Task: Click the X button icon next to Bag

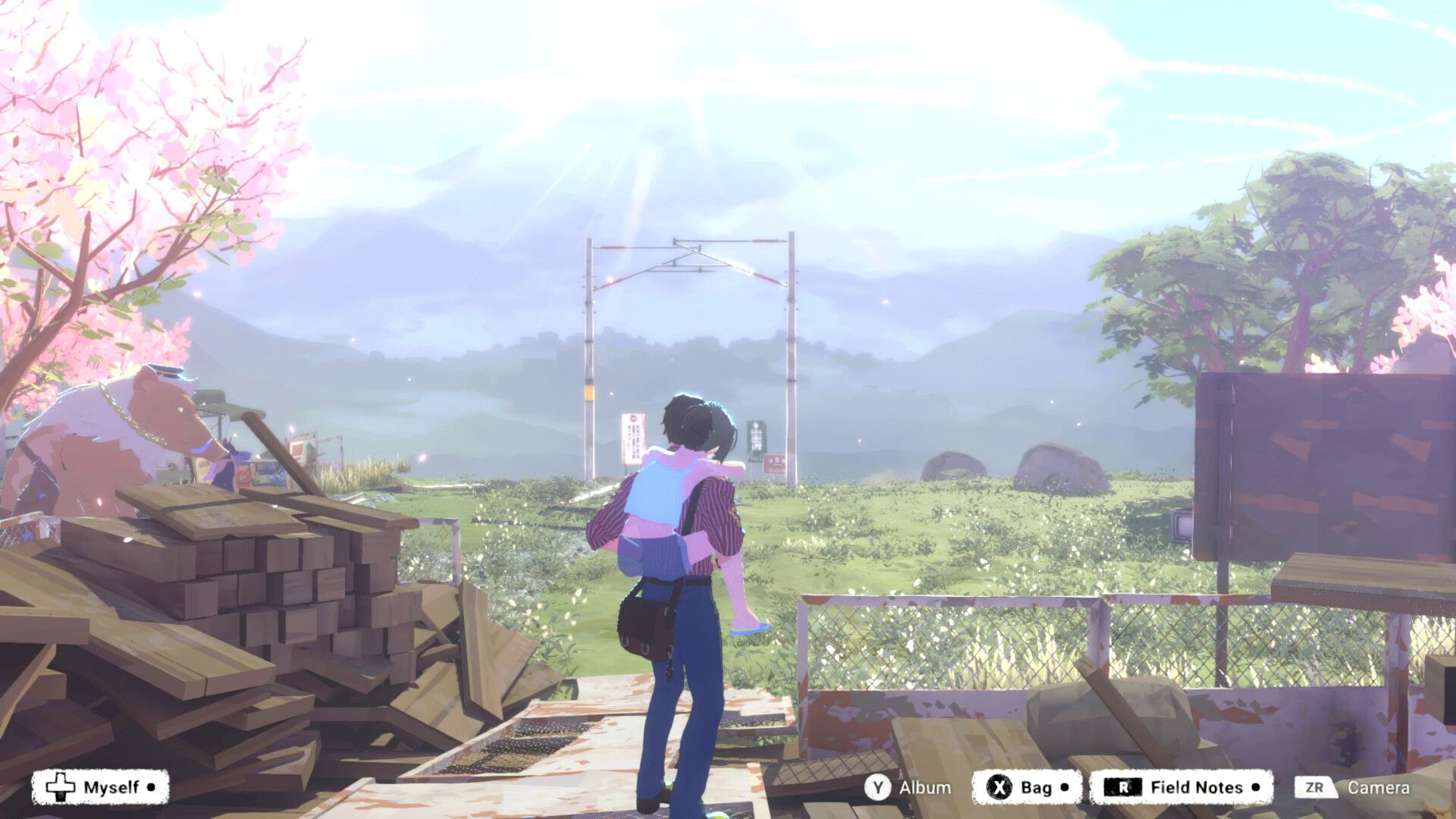Action: [999, 787]
